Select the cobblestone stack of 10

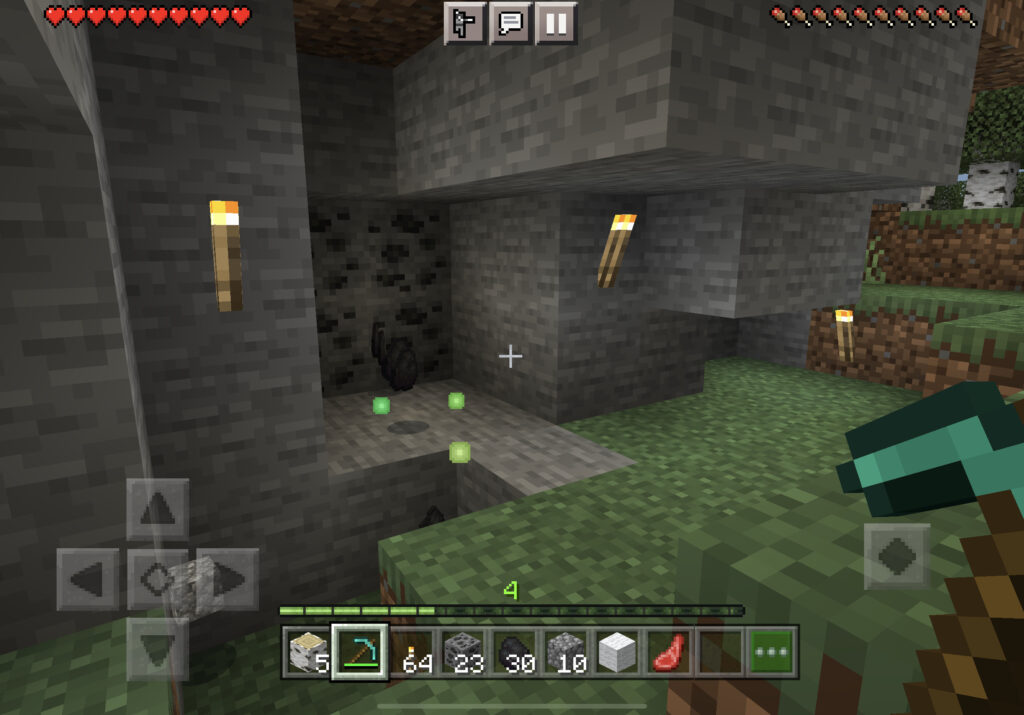pyautogui.click(x=567, y=652)
